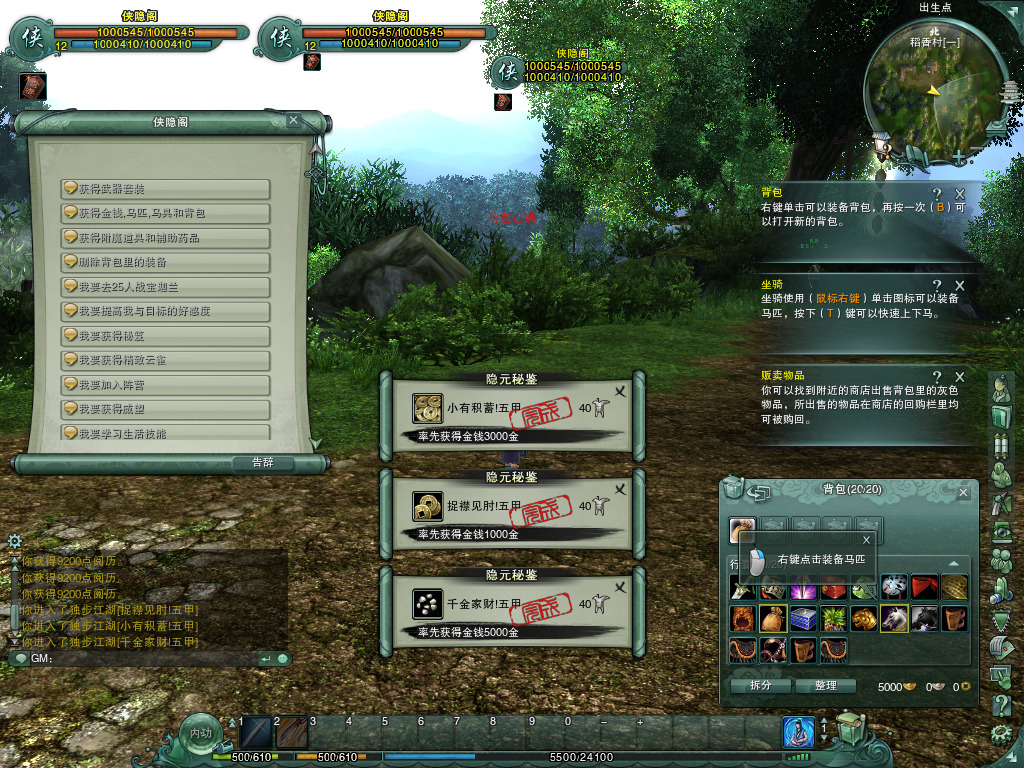Dismiss the 小有积蓄!五甲 achievement popup
The image size is (1024, 768).
(620, 392)
